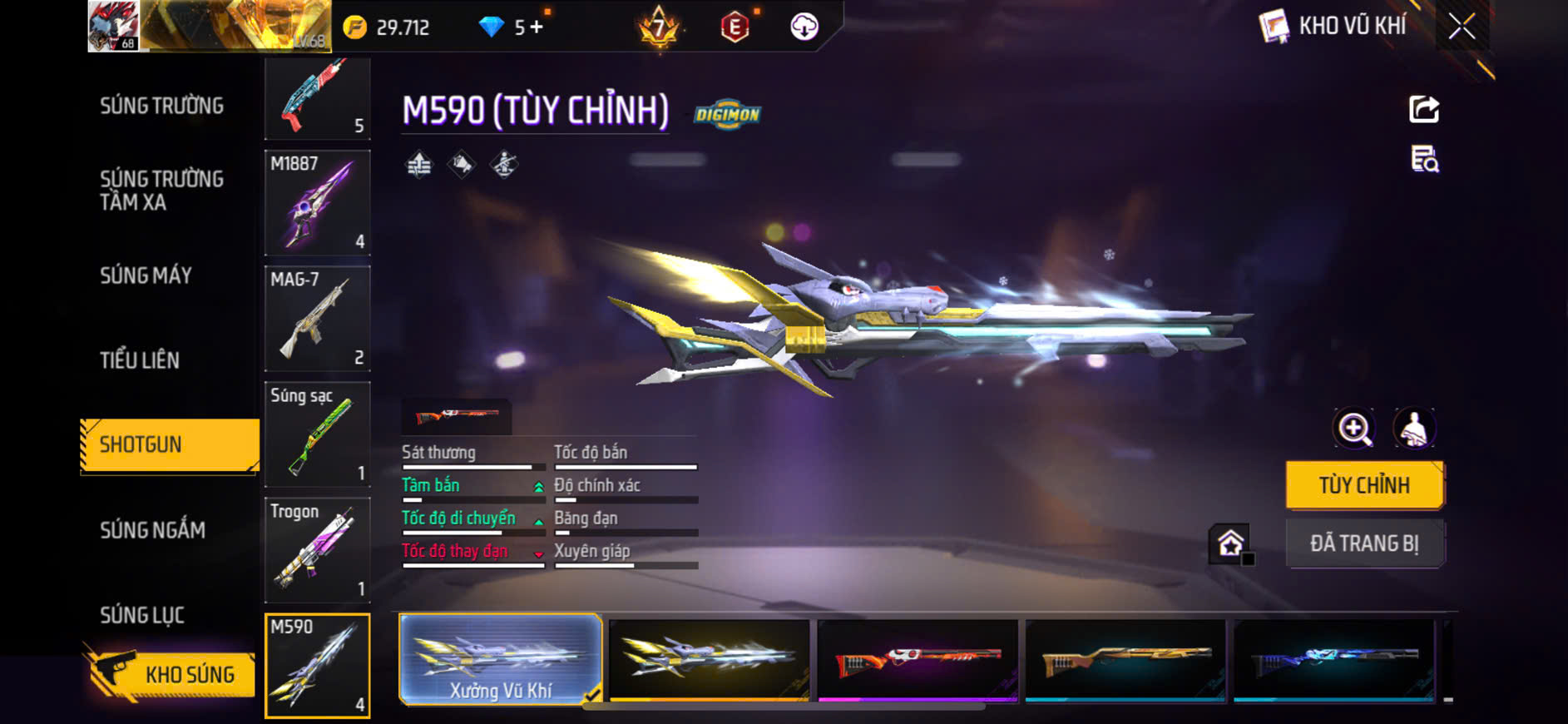The image size is (1568, 724).
Task: Pick the Trogon weapon tile
Action: point(317,549)
